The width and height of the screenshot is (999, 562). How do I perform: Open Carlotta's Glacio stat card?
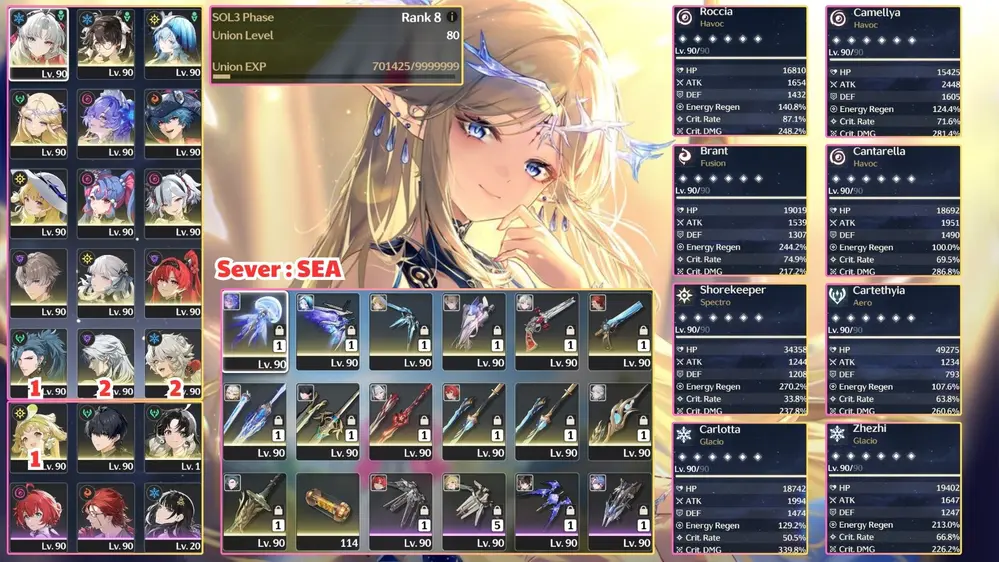(x=740, y=487)
